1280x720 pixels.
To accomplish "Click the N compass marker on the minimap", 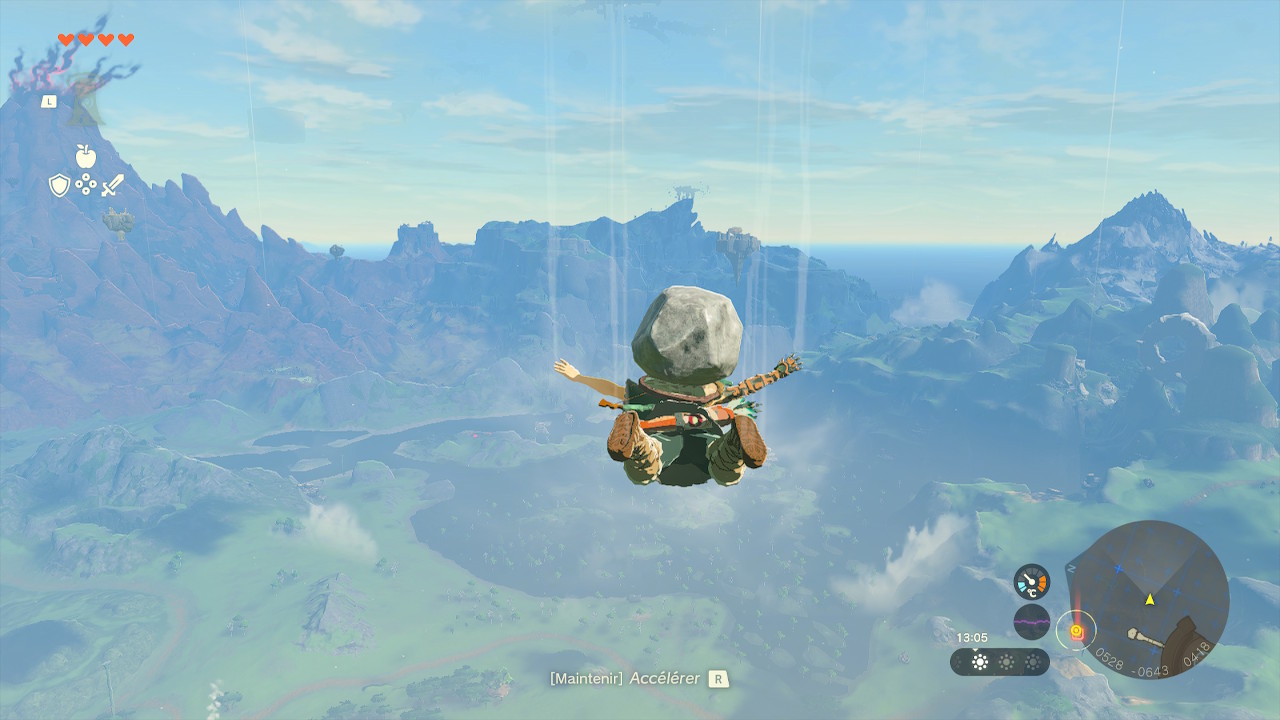I will 1070,566.
